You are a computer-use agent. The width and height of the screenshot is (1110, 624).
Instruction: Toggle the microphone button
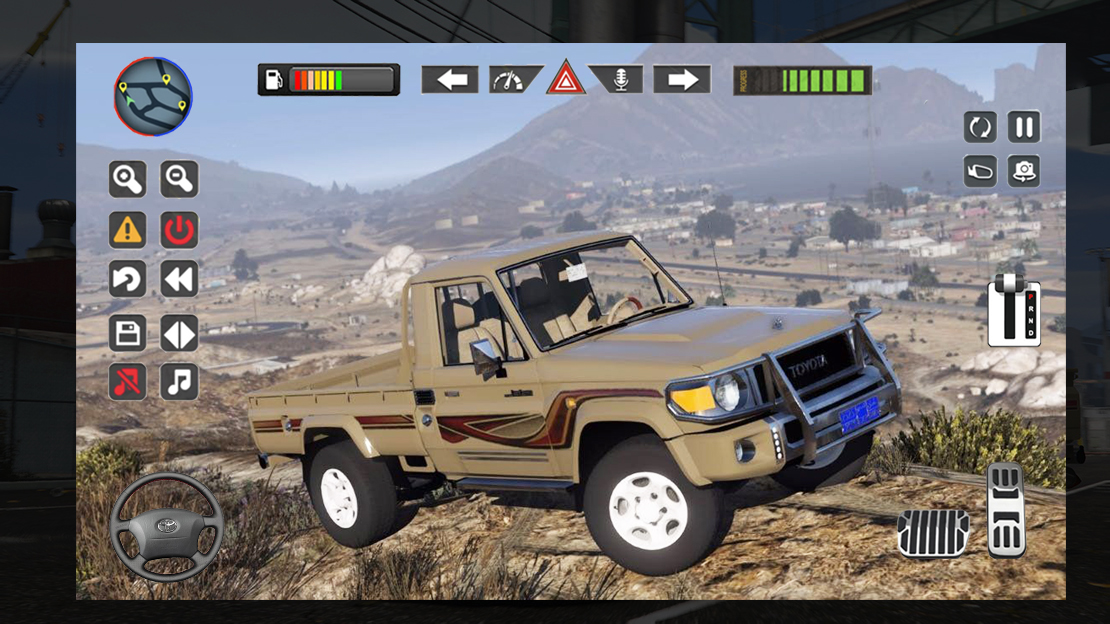pyautogui.click(x=617, y=80)
